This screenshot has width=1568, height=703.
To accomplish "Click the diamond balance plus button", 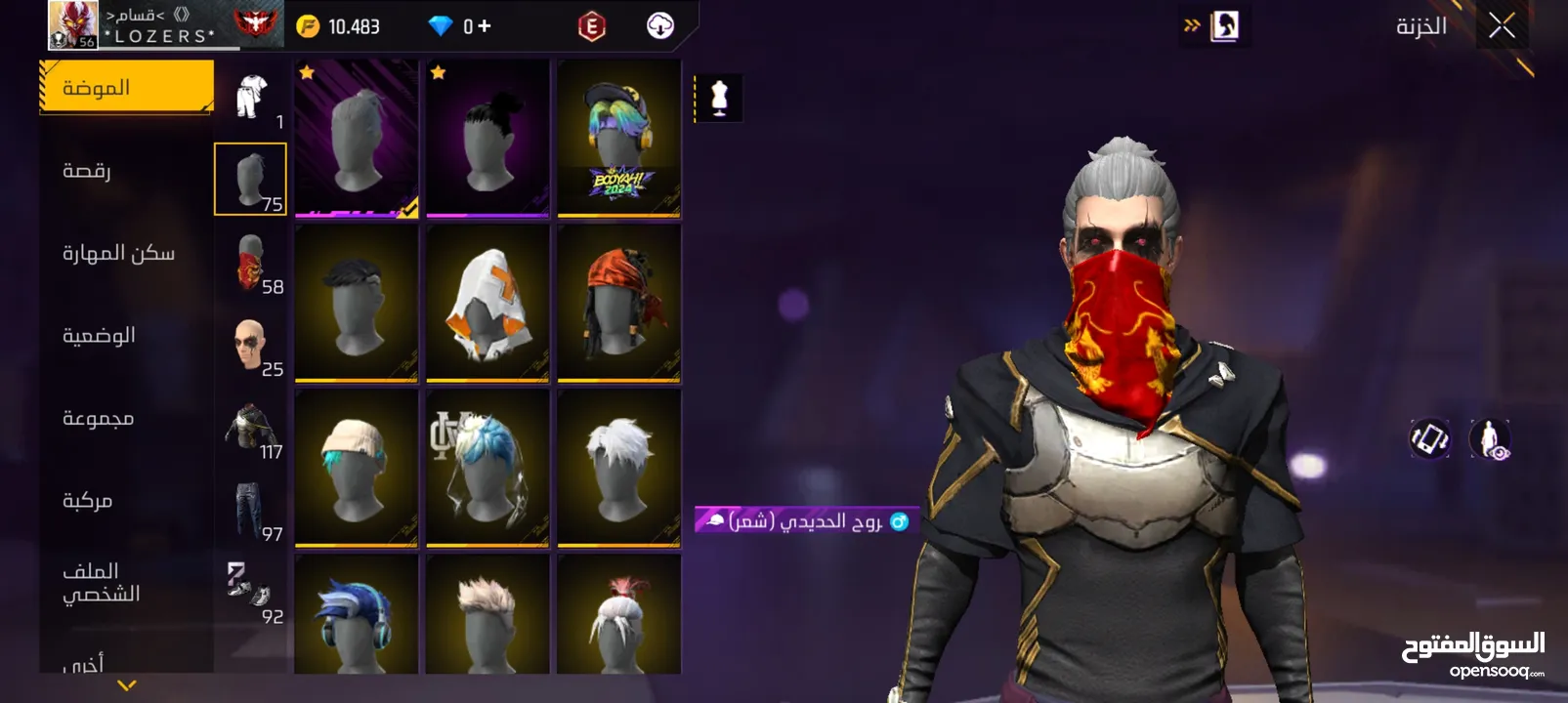I will pyautogui.click(x=484, y=26).
